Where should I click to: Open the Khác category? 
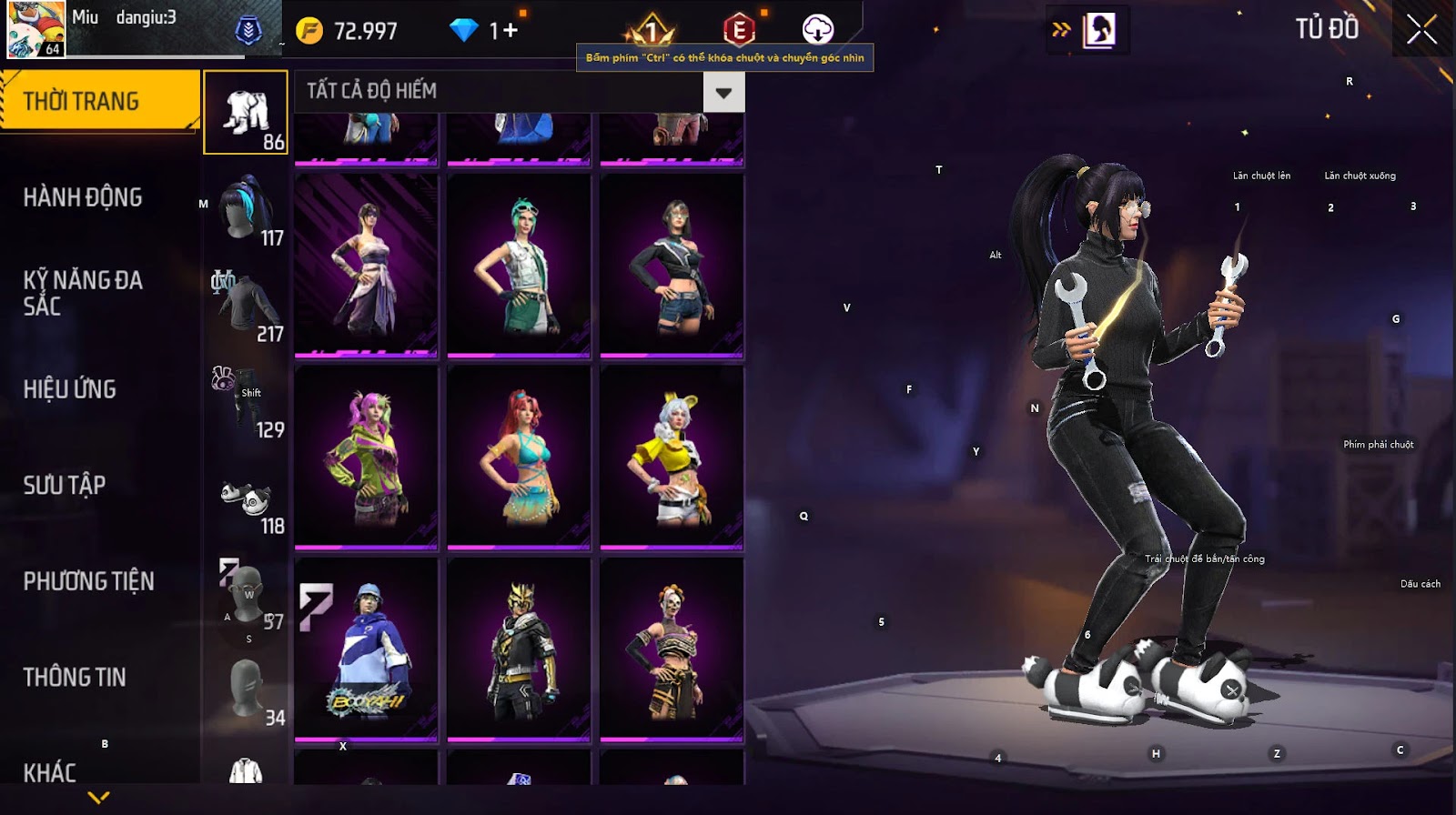(50, 772)
